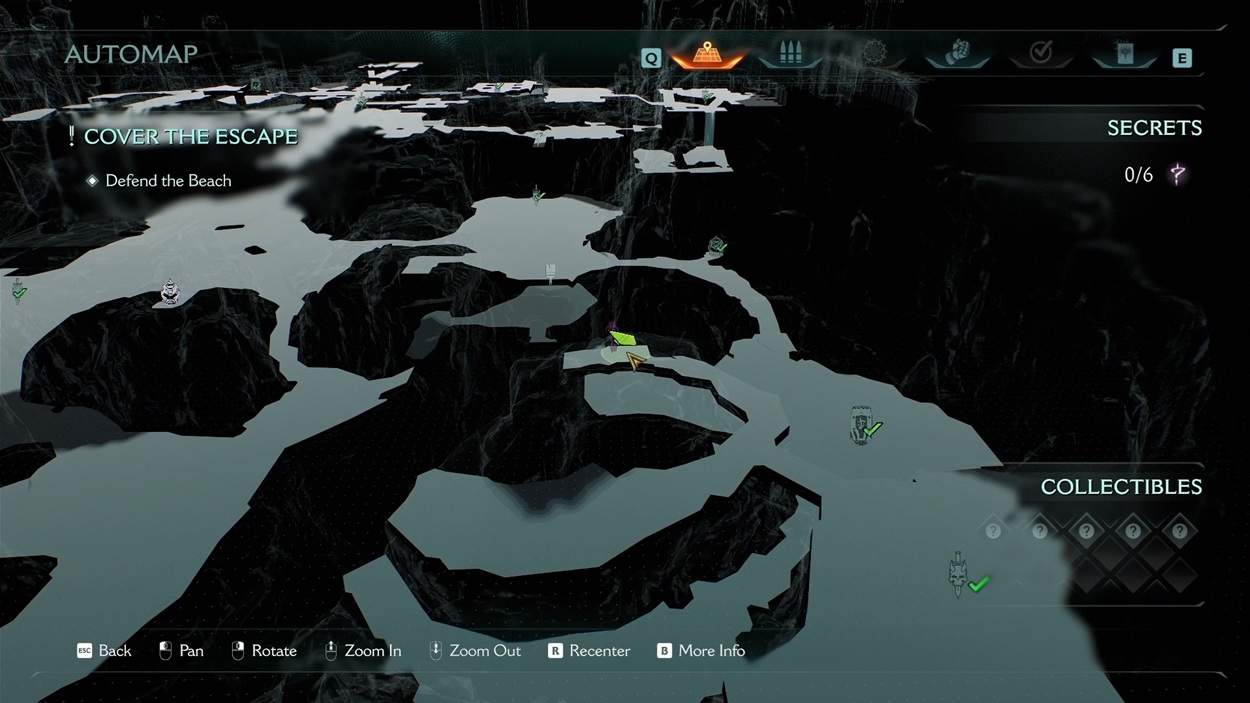The width and height of the screenshot is (1250, 703).
Task: Switch to the codex book tab
Action: [x=1125, y=54]
